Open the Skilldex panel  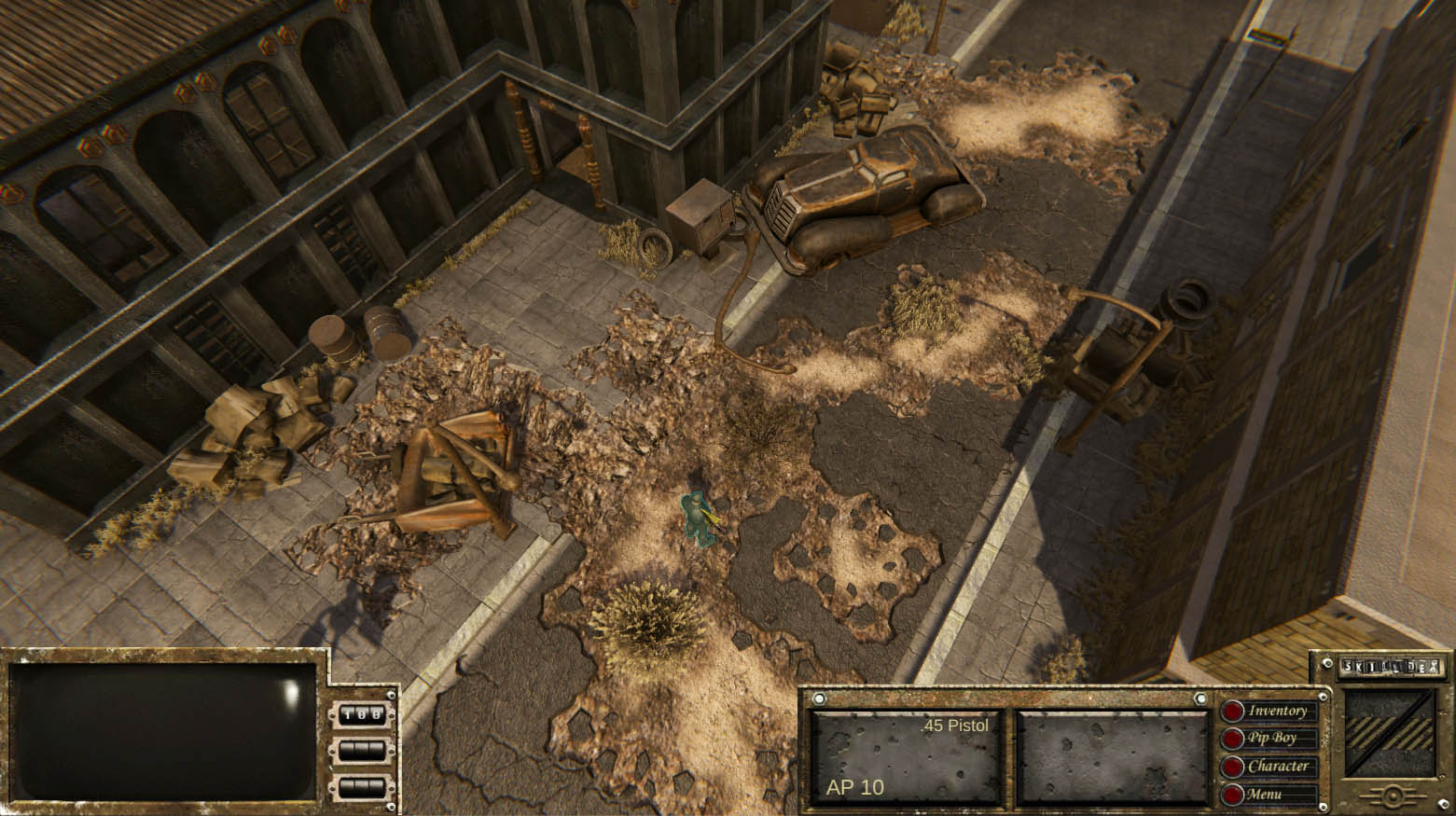pyautogui.click(x=1391, y=668)
